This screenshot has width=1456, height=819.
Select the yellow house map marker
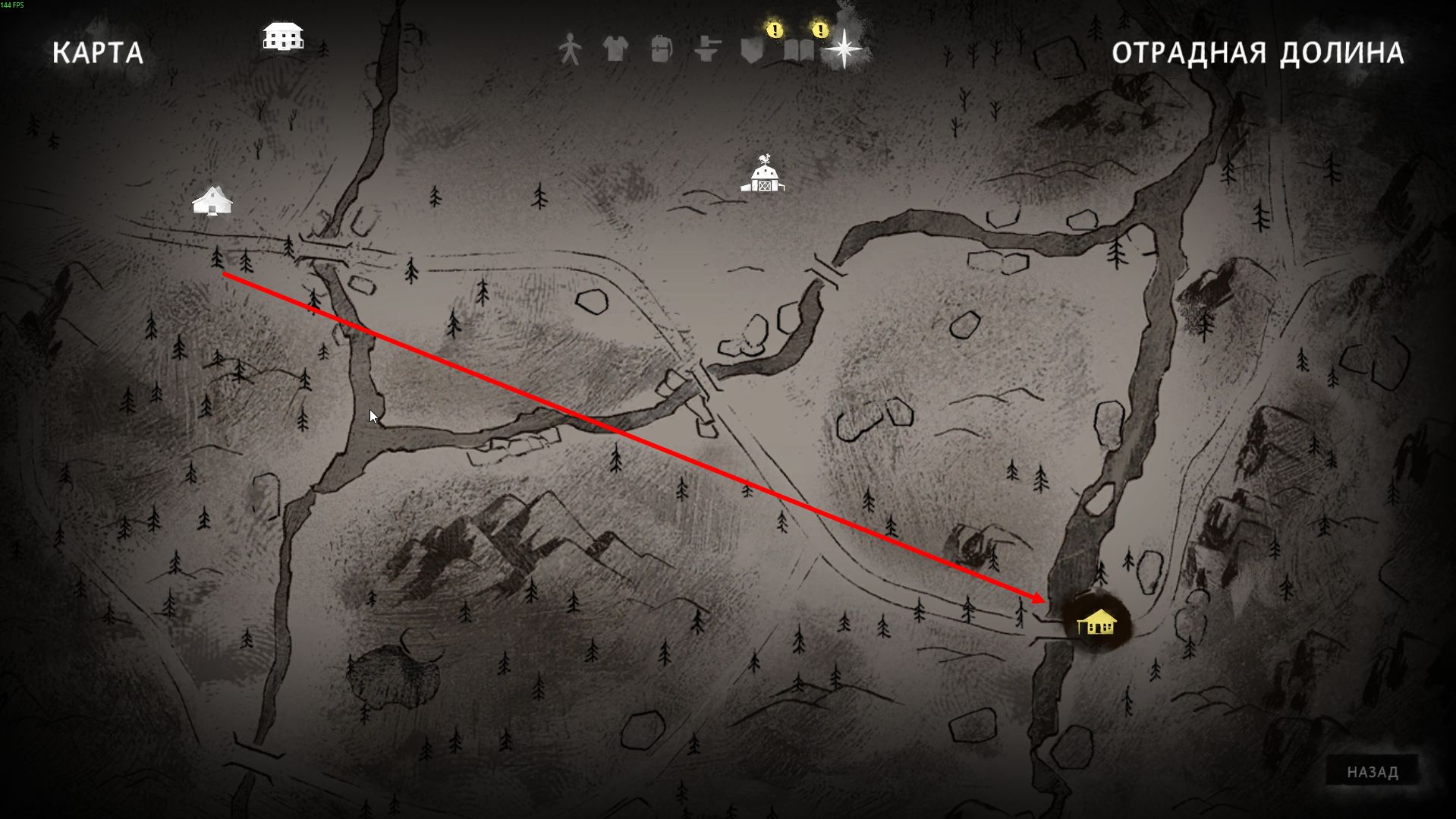1096,622
